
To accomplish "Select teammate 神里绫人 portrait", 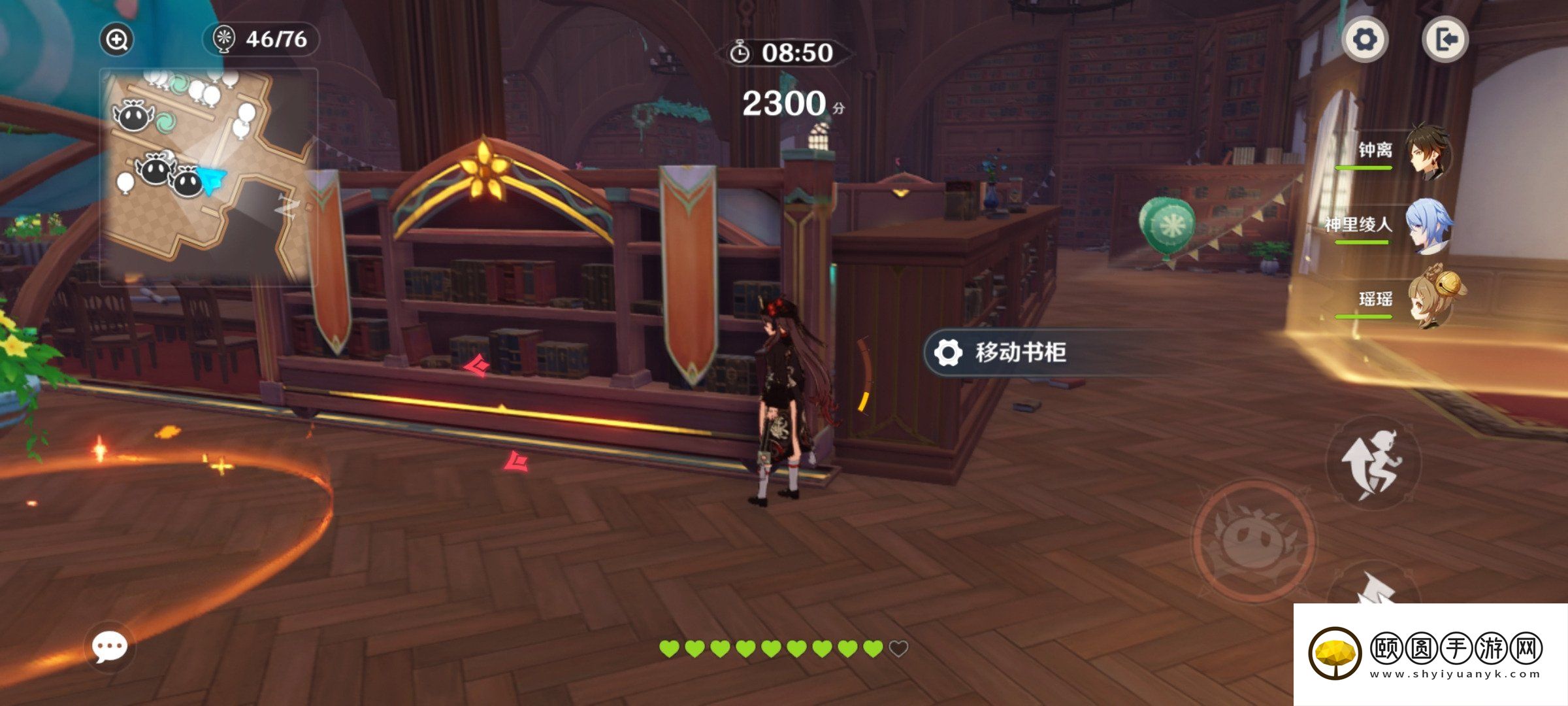I will 1428,226.
